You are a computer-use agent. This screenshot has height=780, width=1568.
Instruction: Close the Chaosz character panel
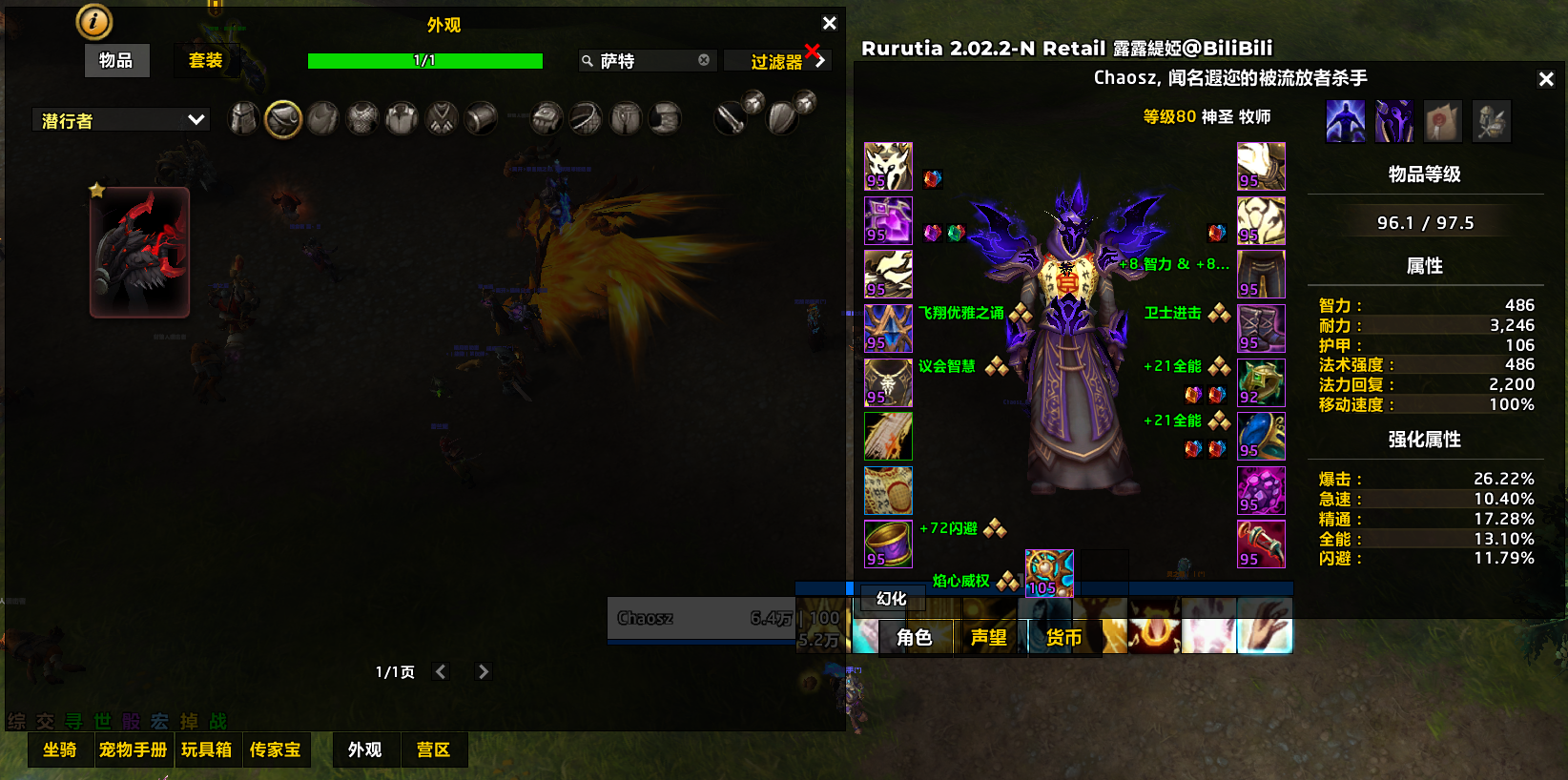[1546, 79]
